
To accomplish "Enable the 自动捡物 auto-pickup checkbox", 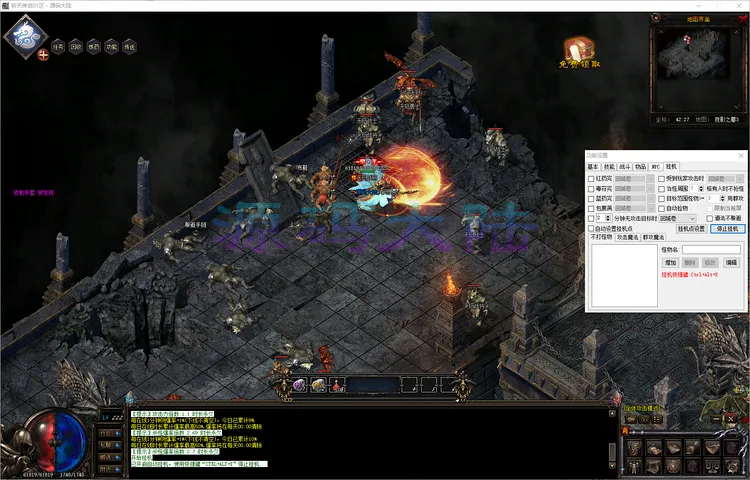I will [660, 208].
